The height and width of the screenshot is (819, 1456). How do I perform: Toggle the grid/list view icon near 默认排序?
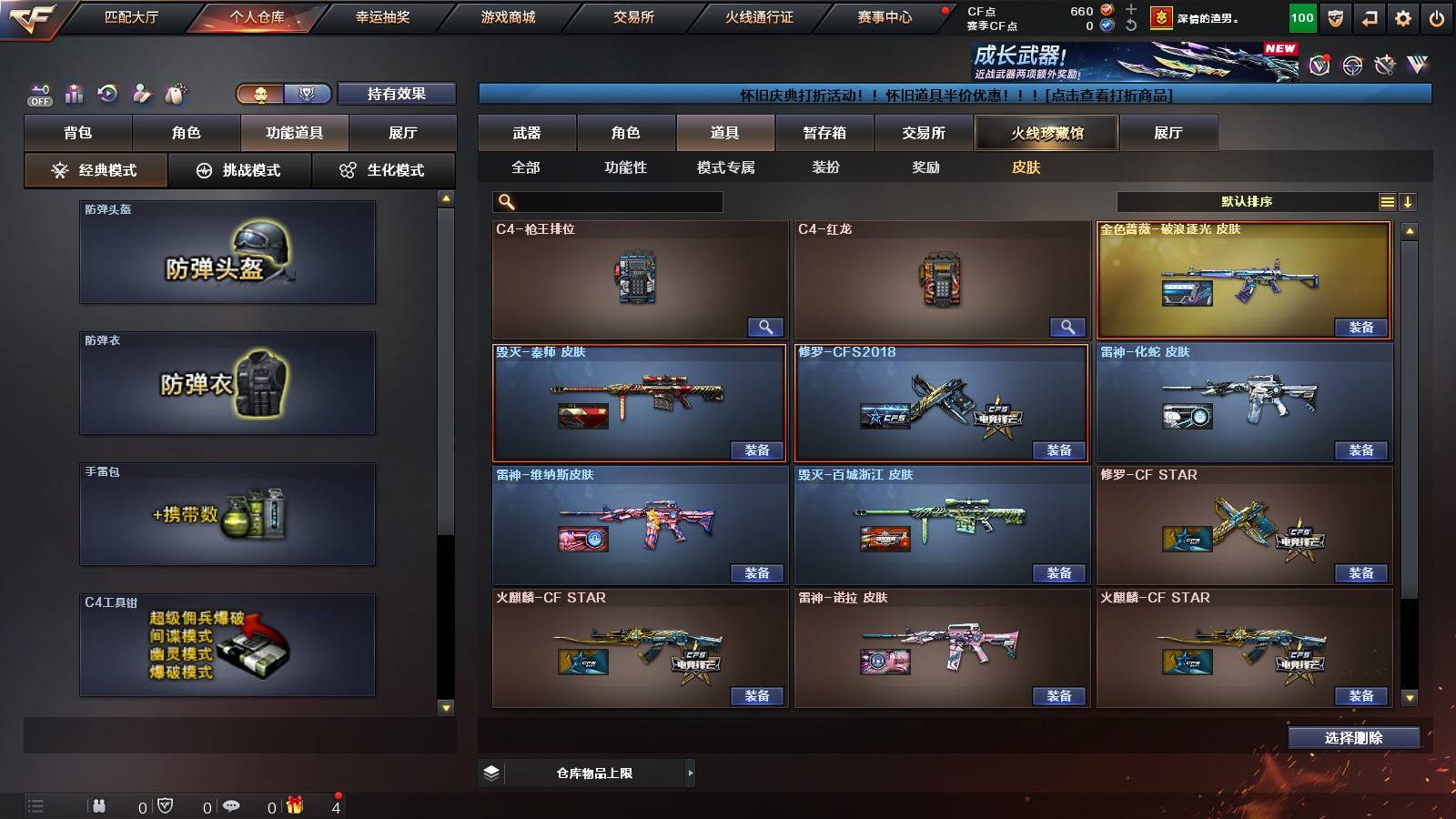coord(1388,201)
